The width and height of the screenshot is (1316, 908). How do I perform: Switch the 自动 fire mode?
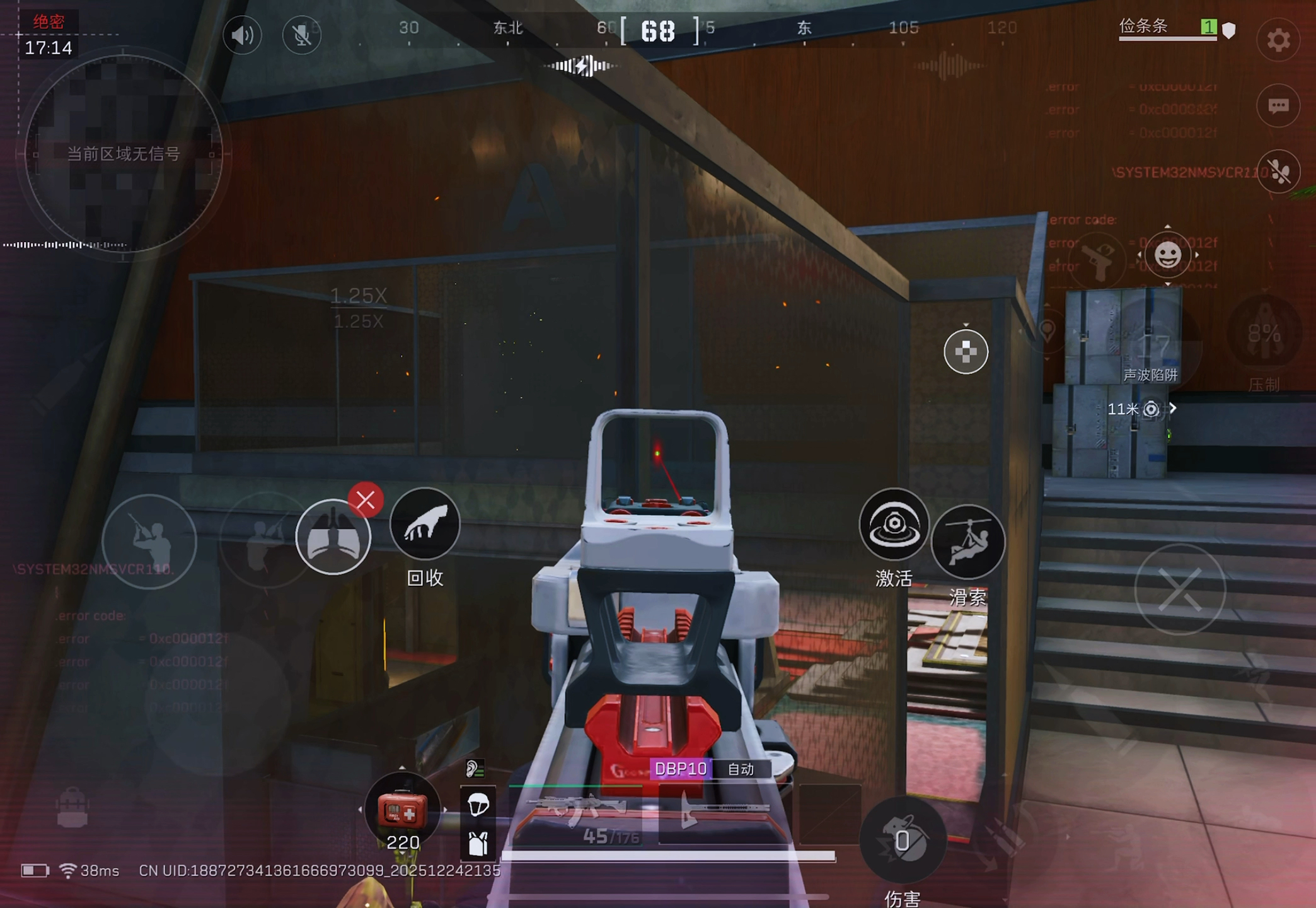click(741, 769)
